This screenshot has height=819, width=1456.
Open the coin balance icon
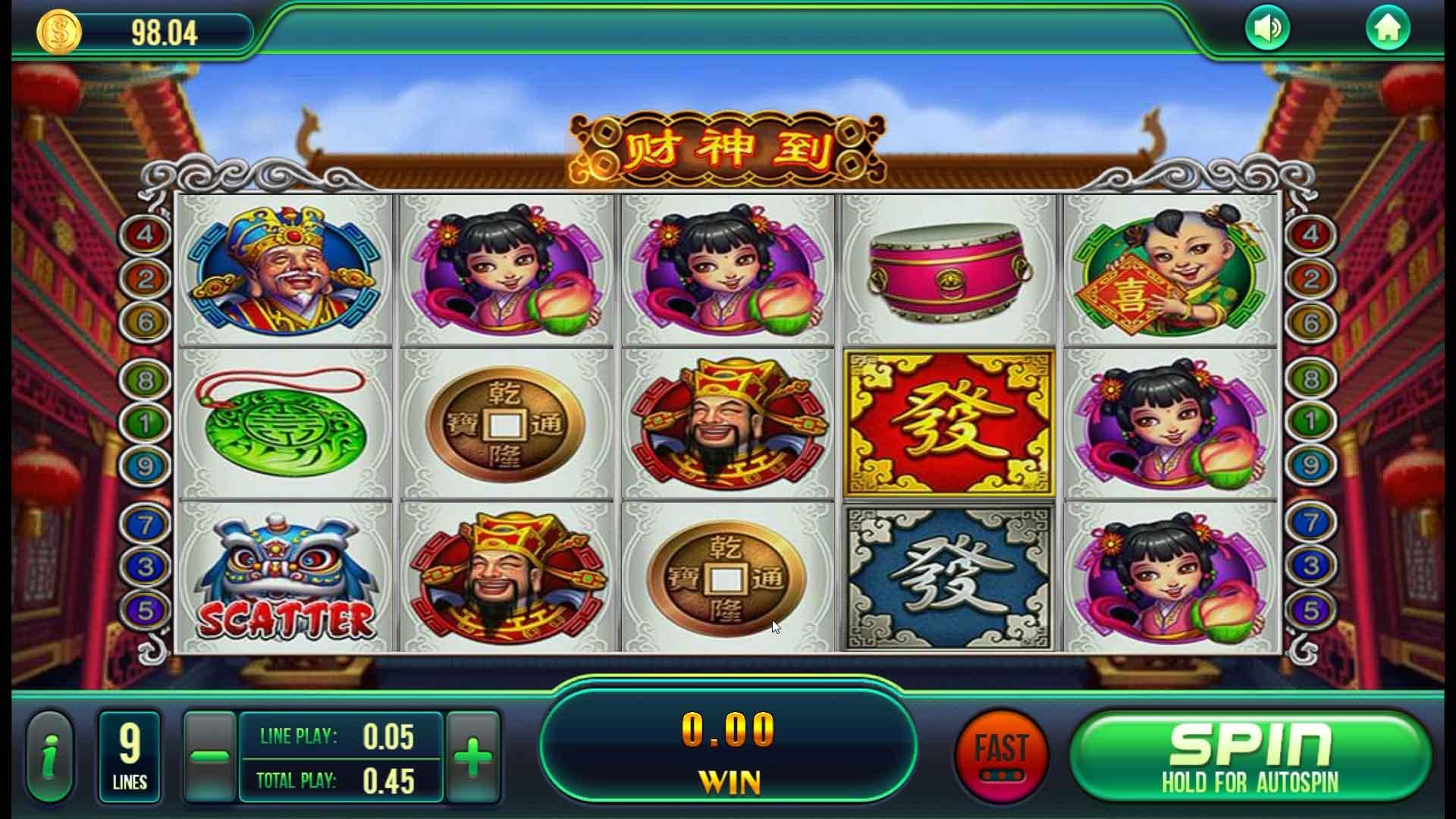[59, 32]
